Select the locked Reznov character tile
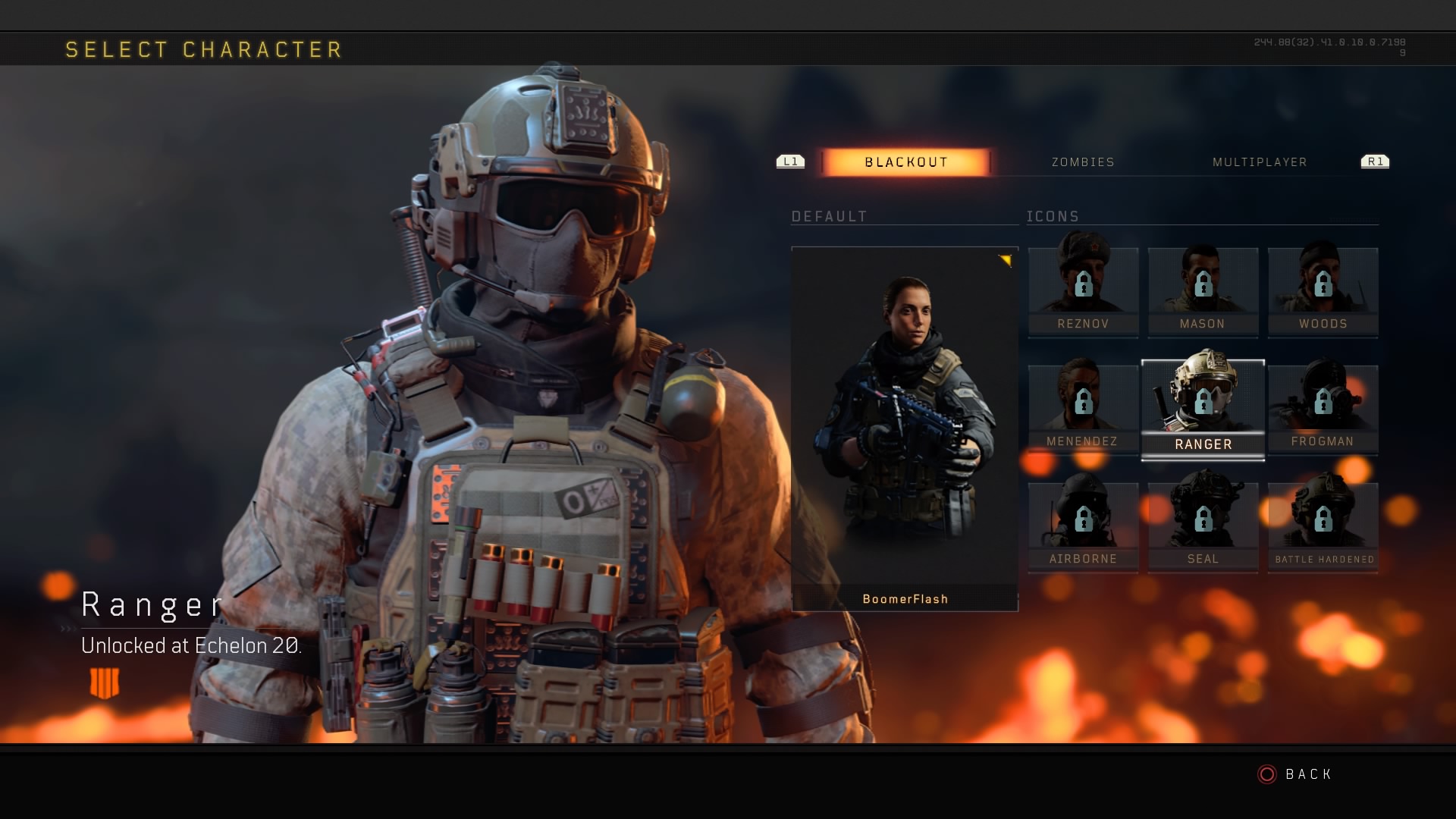1456x819 pixels. coord(1083,292)
